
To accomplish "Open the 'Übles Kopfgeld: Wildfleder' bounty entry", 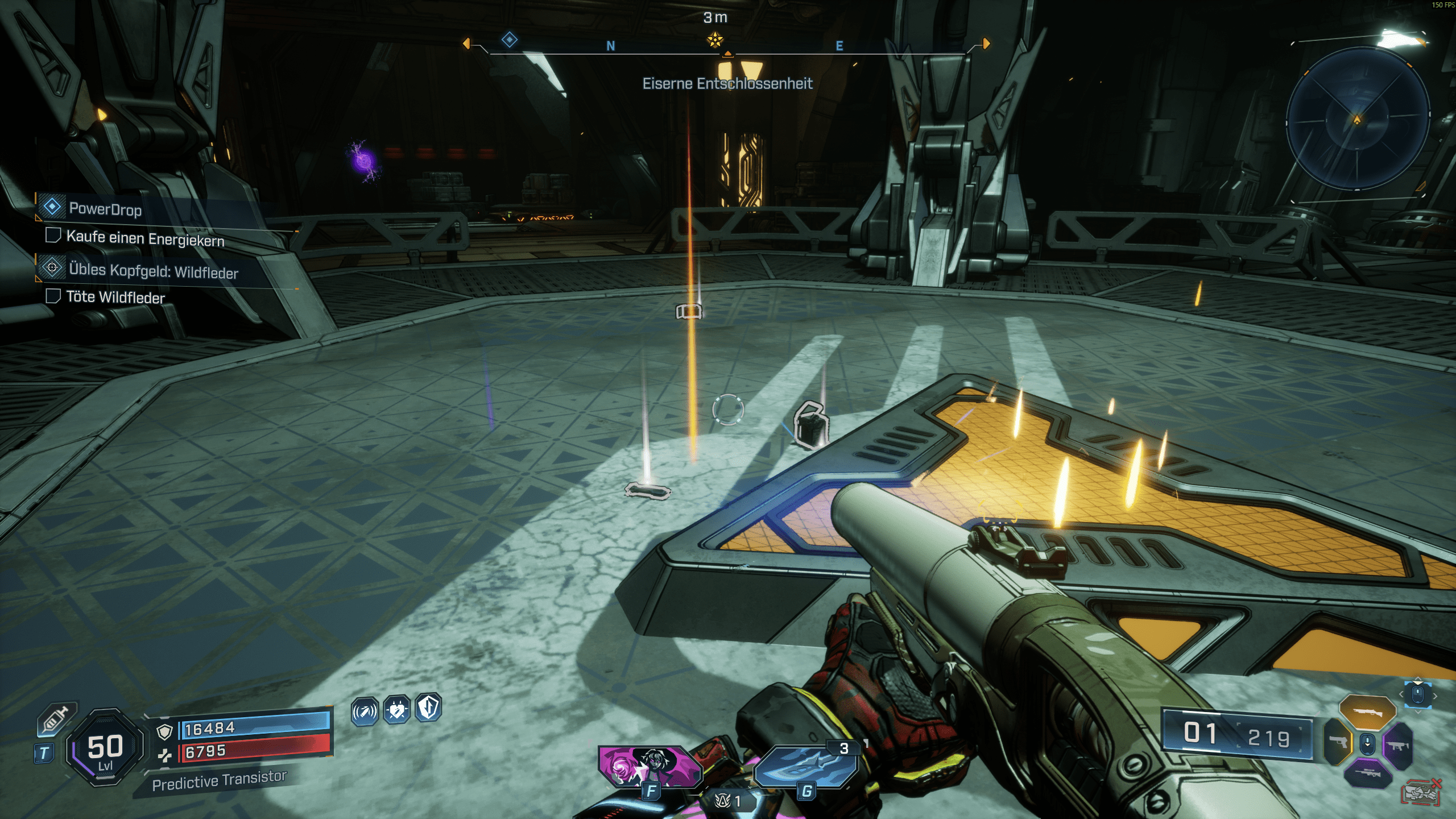I will click(x=153, y=271).
